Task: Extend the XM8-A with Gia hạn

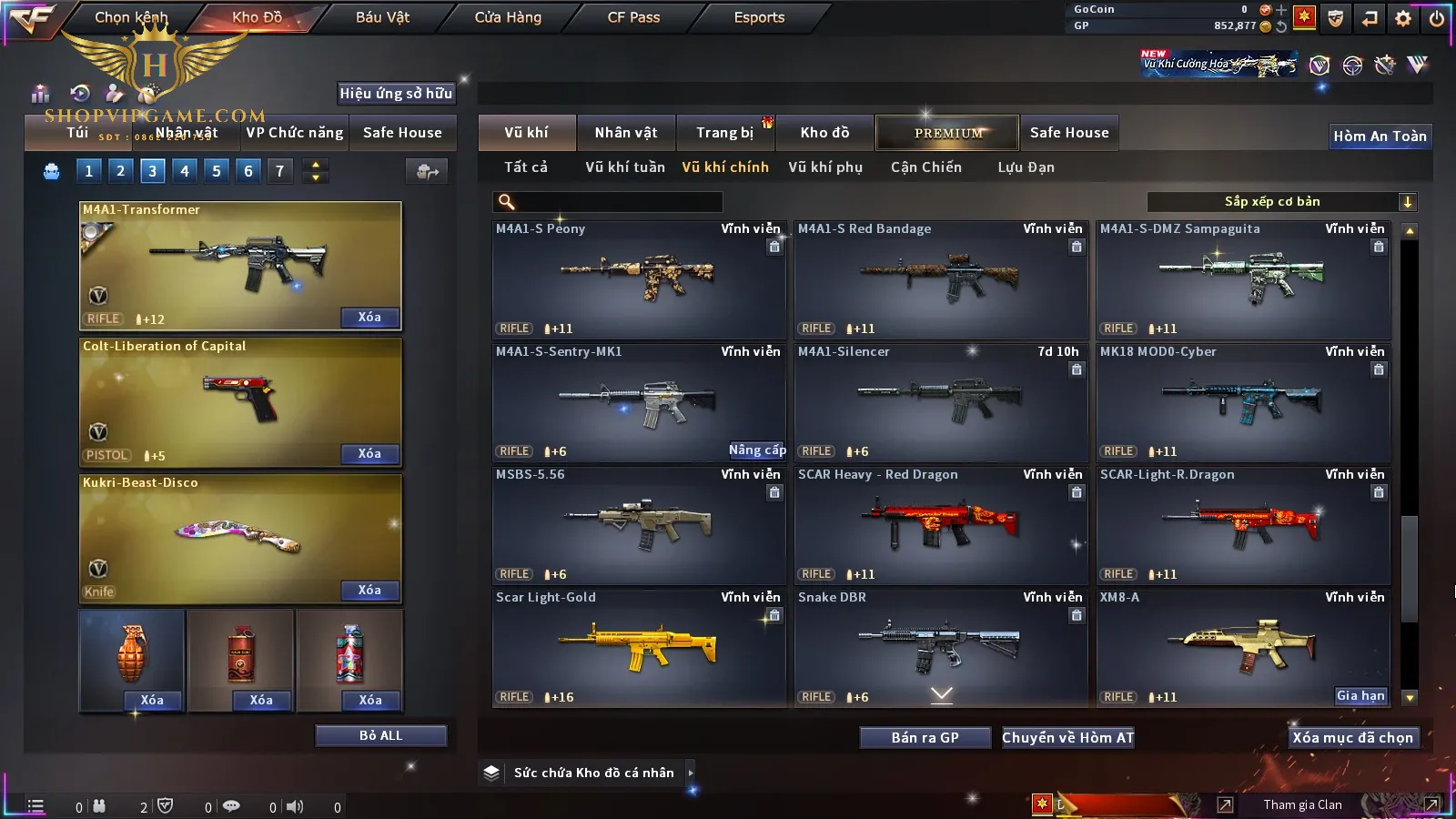Action: 1360,696
